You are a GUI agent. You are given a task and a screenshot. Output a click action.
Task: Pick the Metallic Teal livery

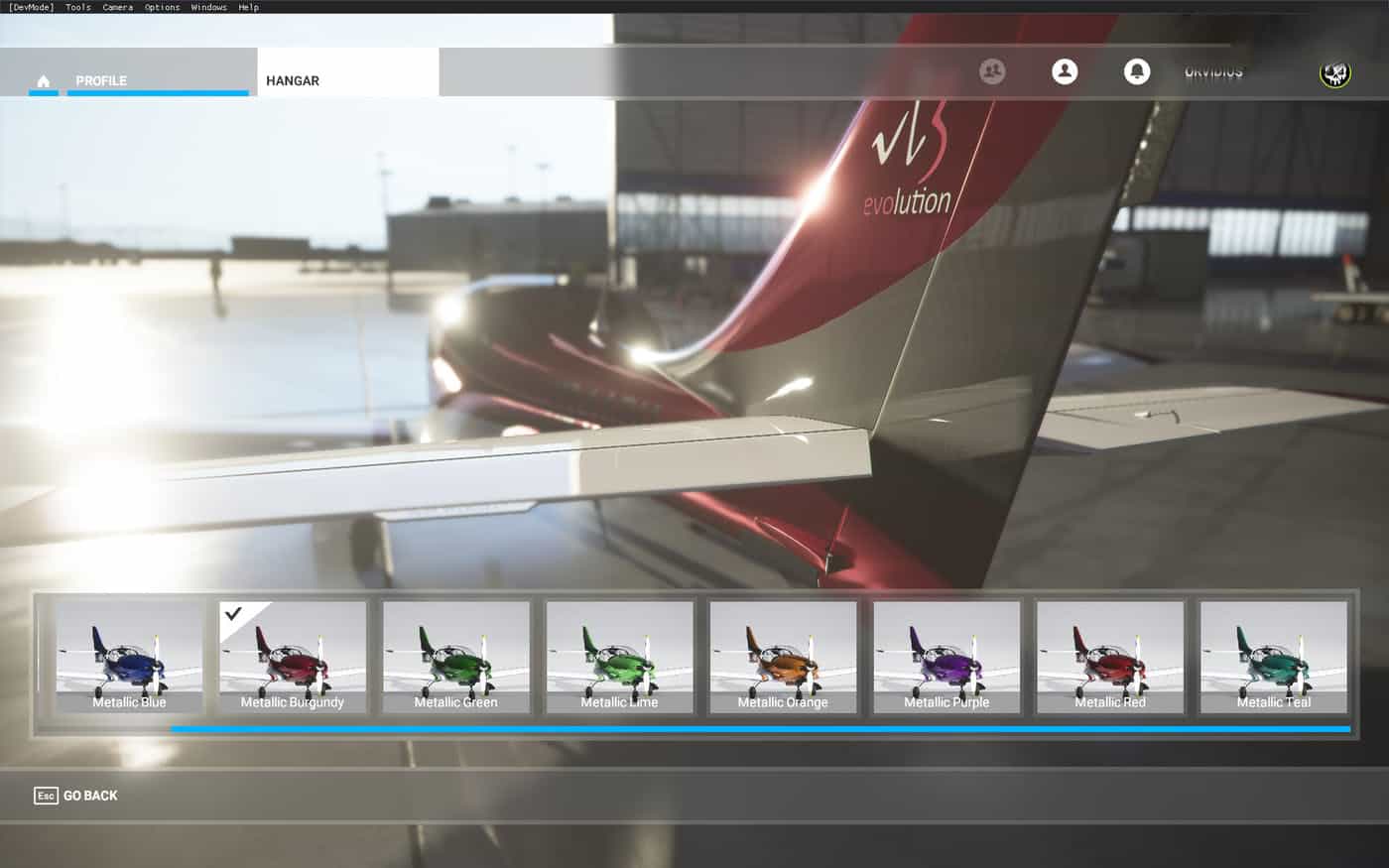coord(1274,657)
